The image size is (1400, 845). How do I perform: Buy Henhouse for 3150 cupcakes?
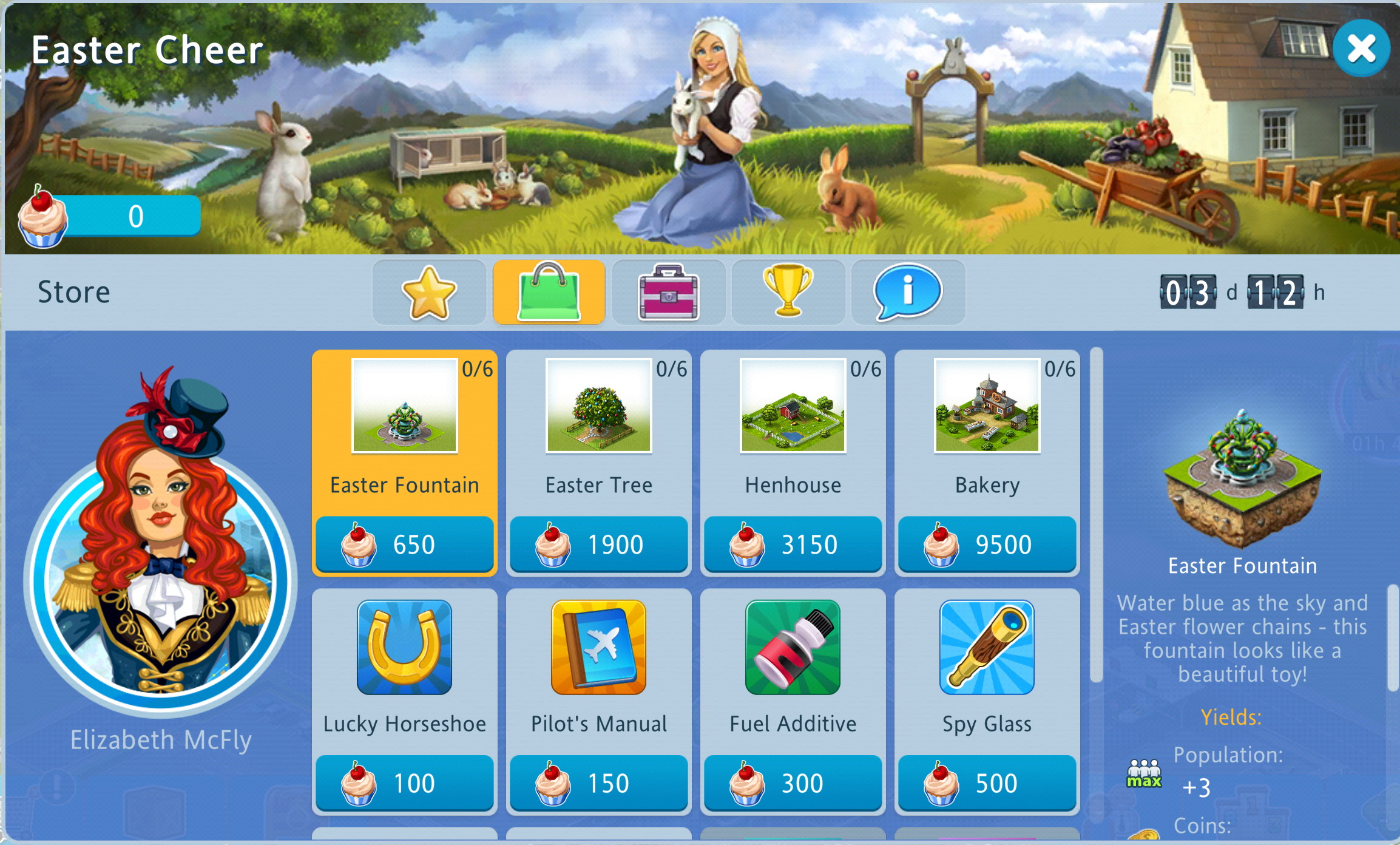coord(793,544)
